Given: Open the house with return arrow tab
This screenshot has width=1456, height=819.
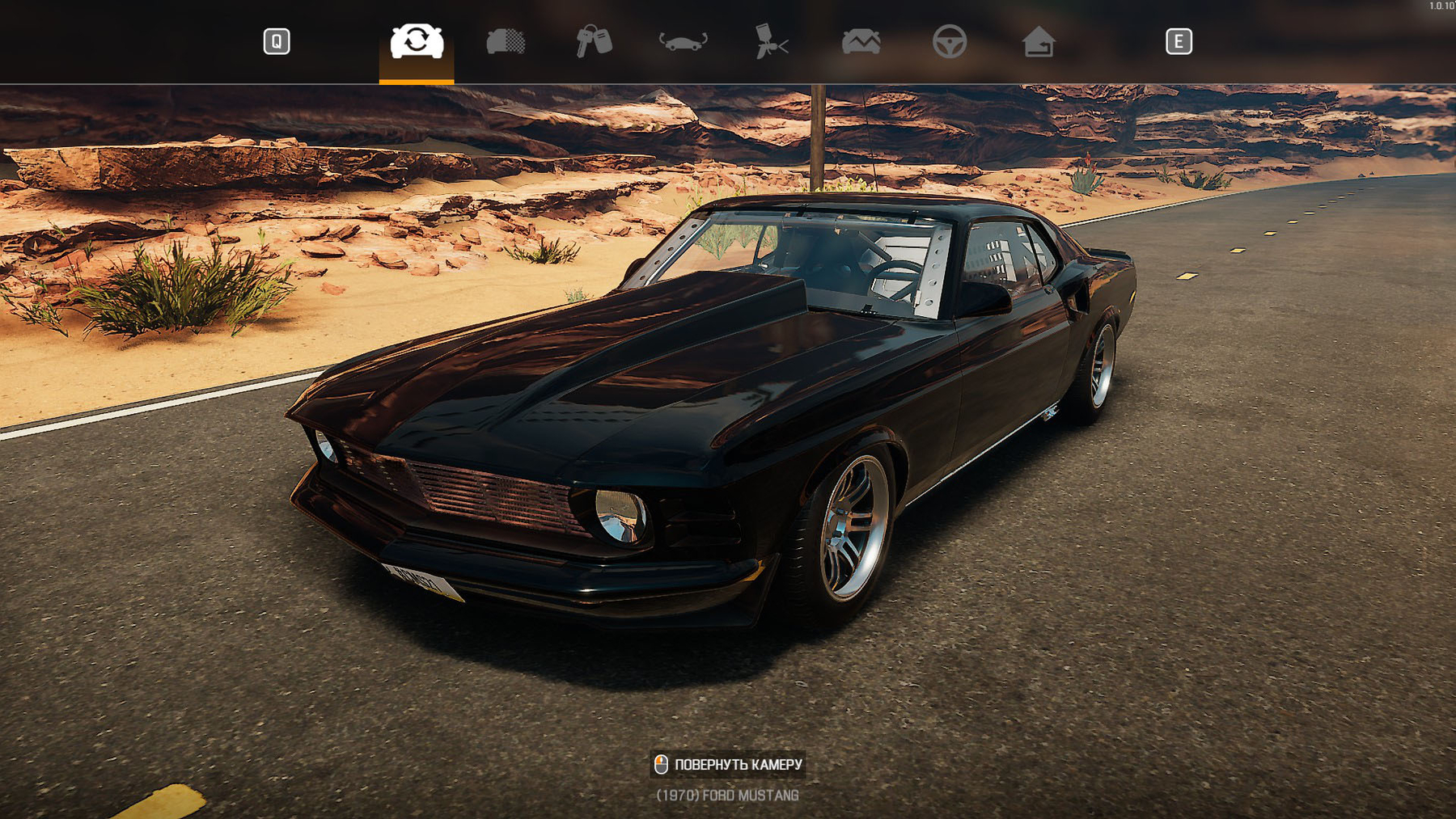Looking at the screenshot, I should pos(1039,41).
